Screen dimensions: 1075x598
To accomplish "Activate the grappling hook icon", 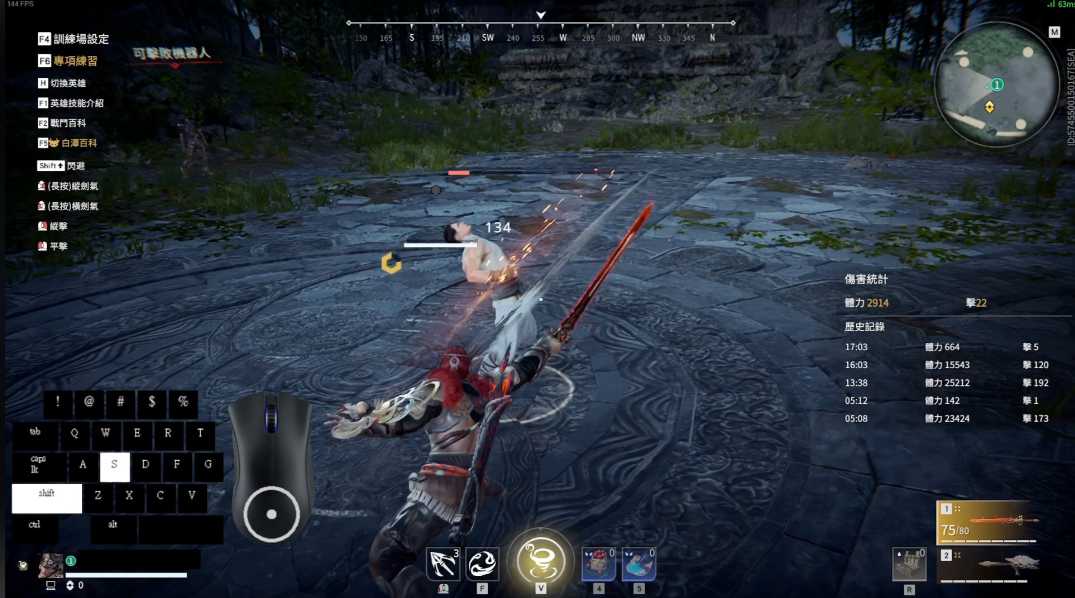I will point(443,564).
